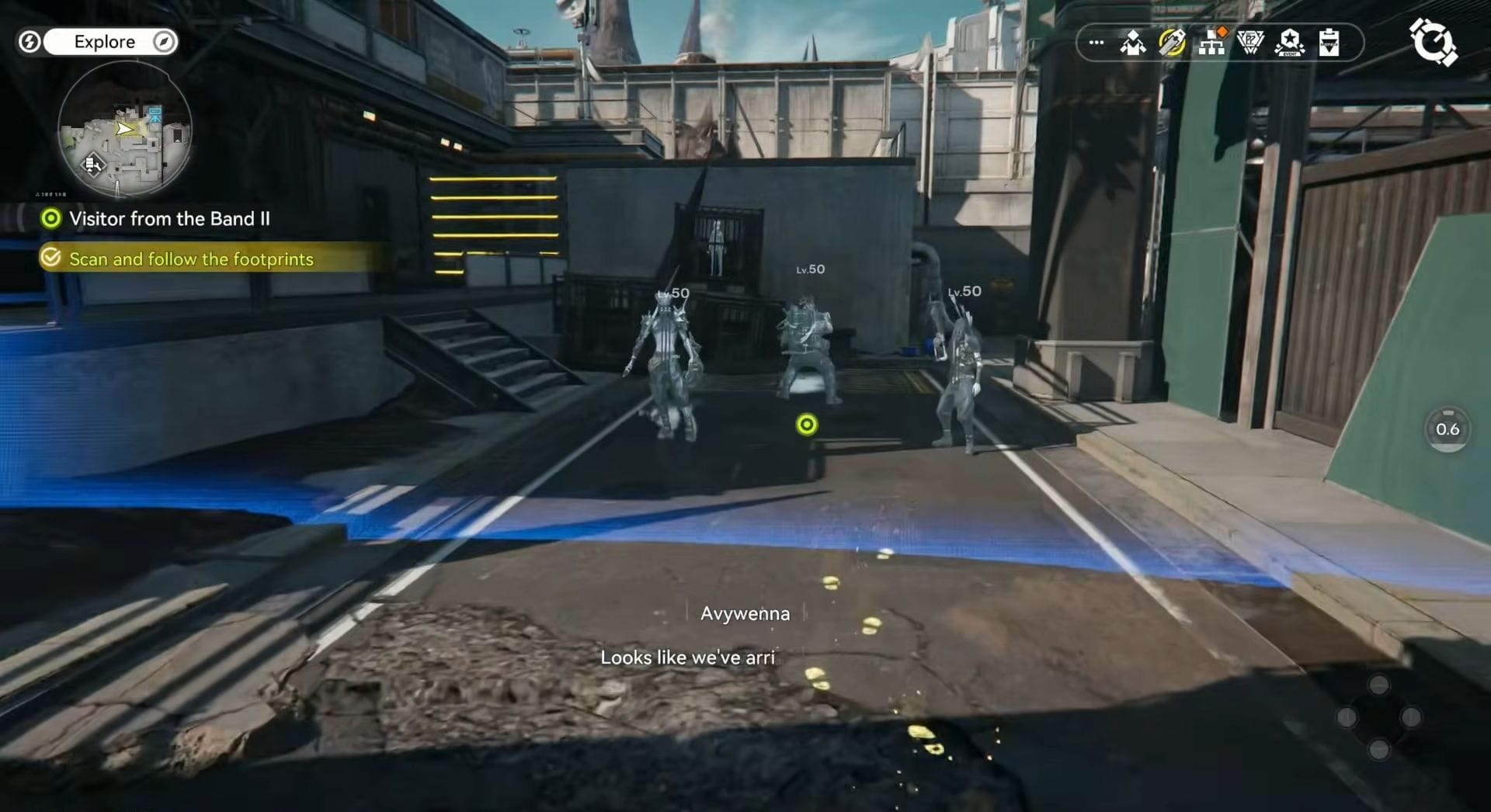Screen dimensions: 1491x812
Task: Open the triangular pass badge icon
Action: point(1250,43)
